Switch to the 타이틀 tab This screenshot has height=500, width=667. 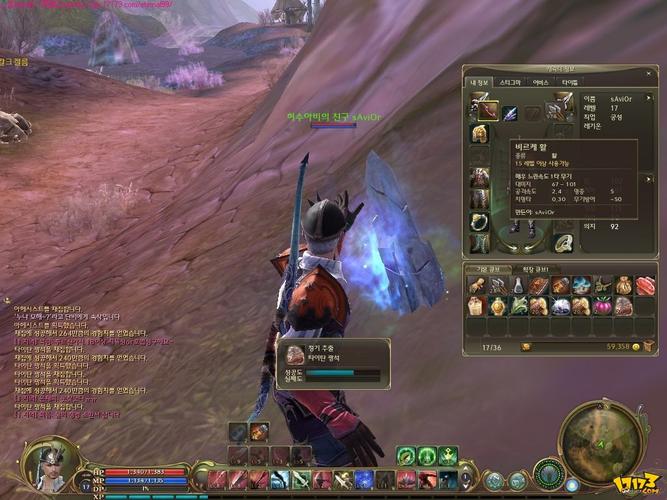tap(569, 81)
